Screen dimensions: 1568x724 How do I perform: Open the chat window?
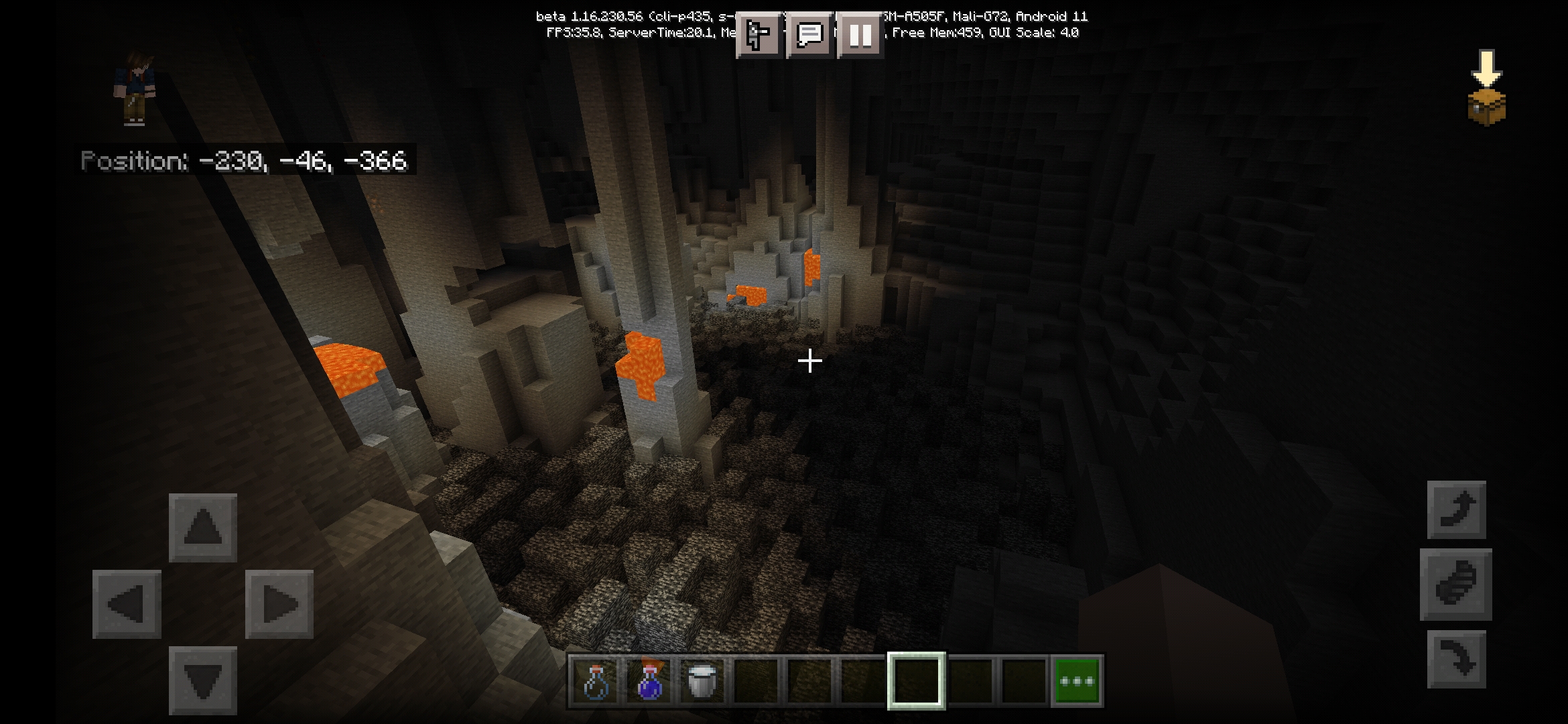click(x=809, y=34)
